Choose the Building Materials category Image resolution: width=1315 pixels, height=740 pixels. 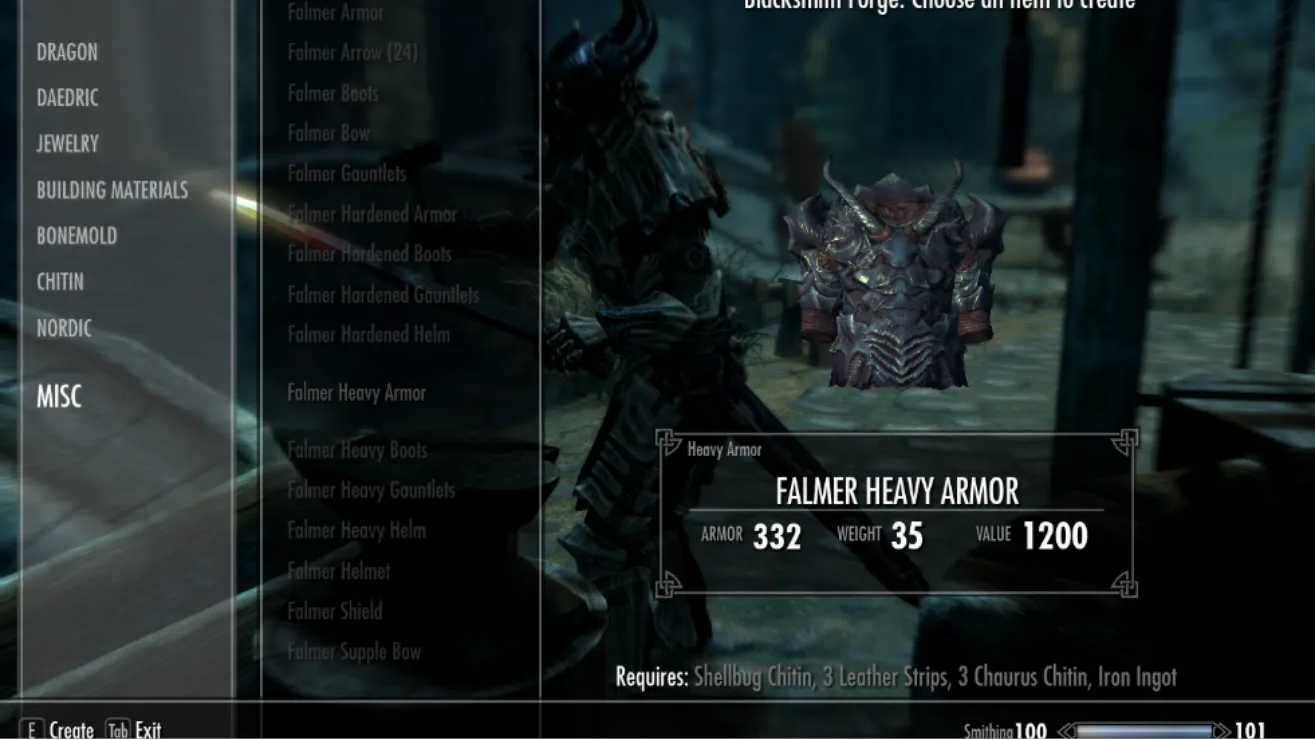tap(112, 190)
